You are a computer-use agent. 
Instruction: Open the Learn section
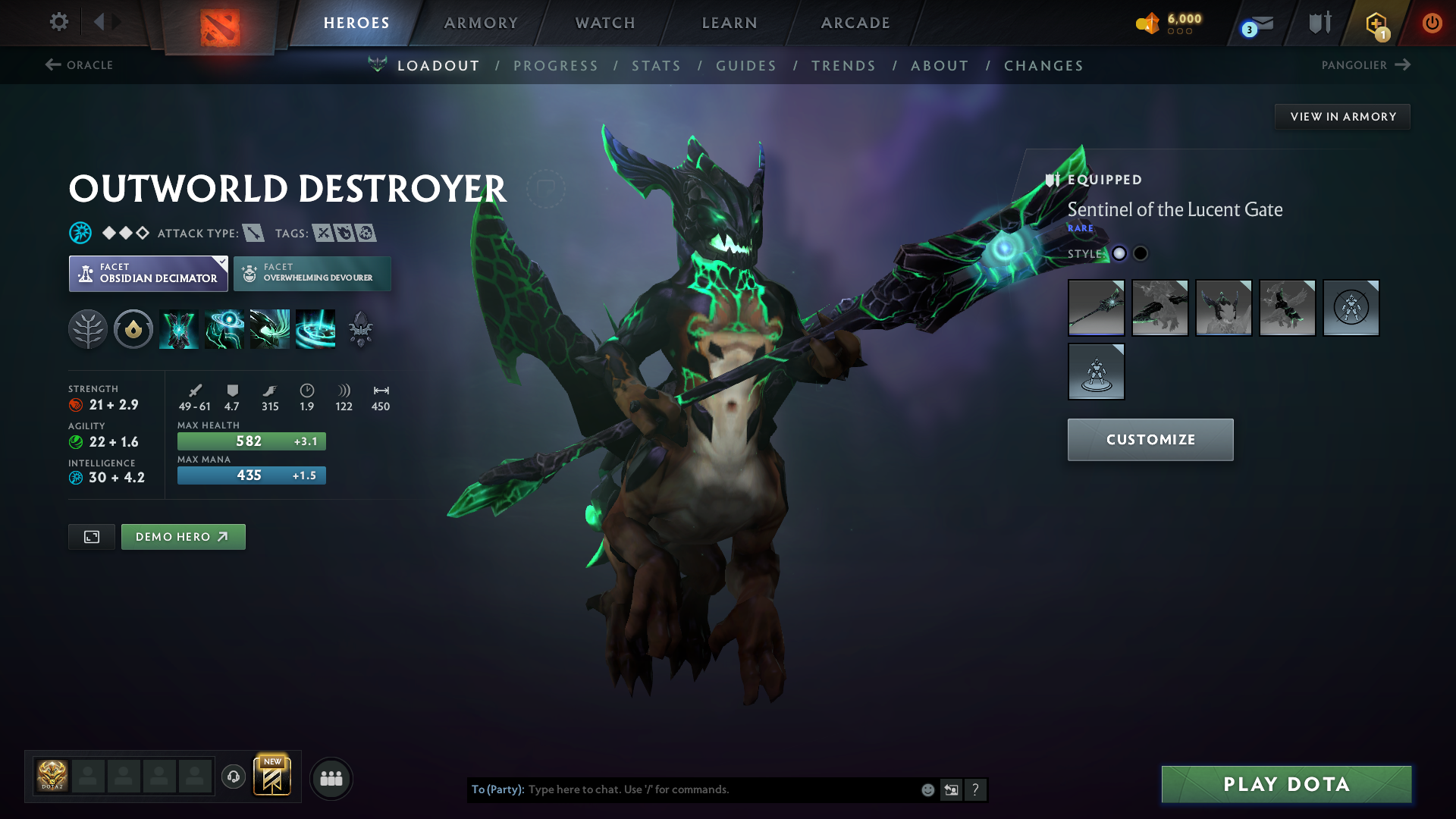tap(730, 23)
